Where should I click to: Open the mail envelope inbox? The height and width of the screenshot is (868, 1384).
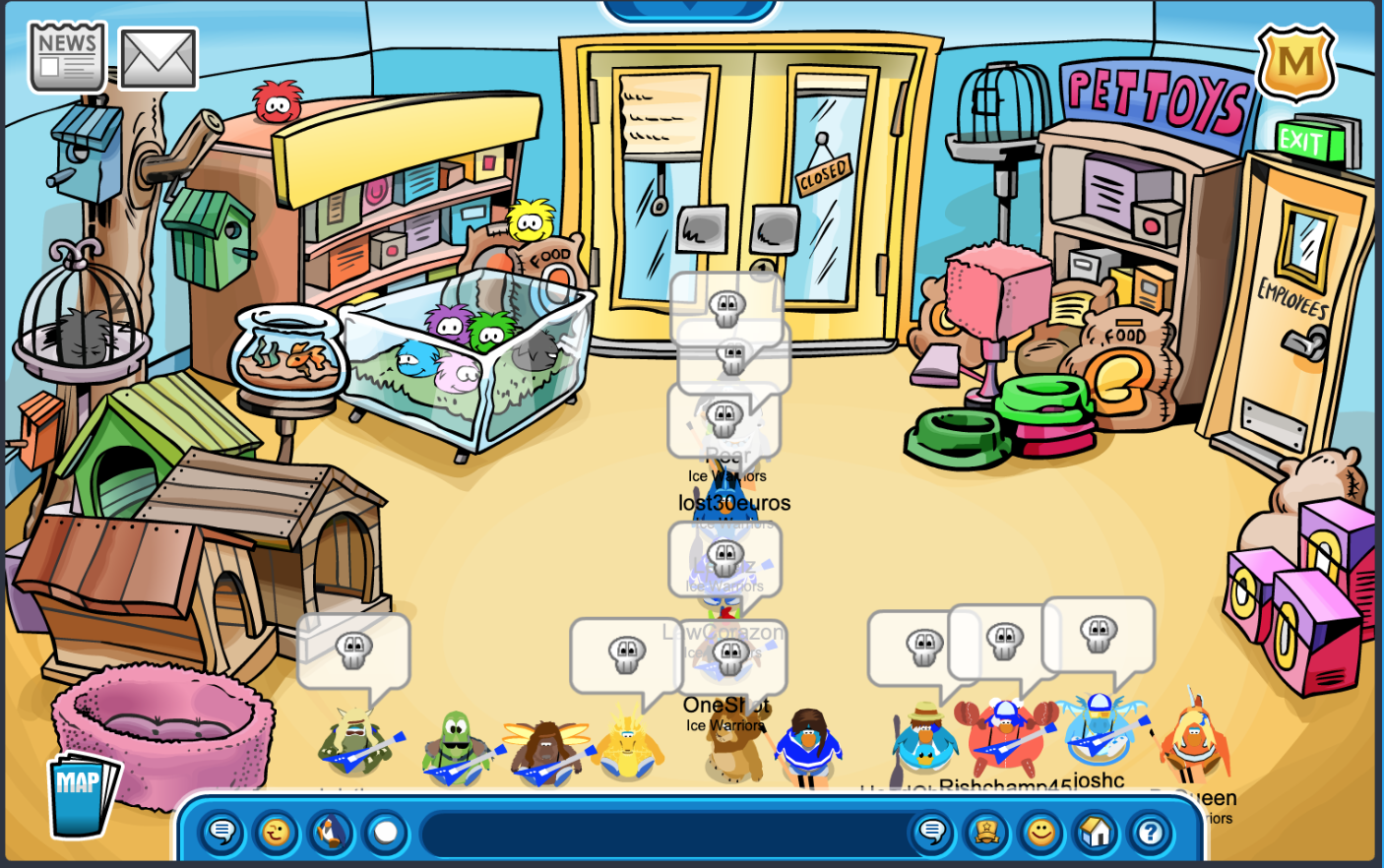[x=157, y=59]
